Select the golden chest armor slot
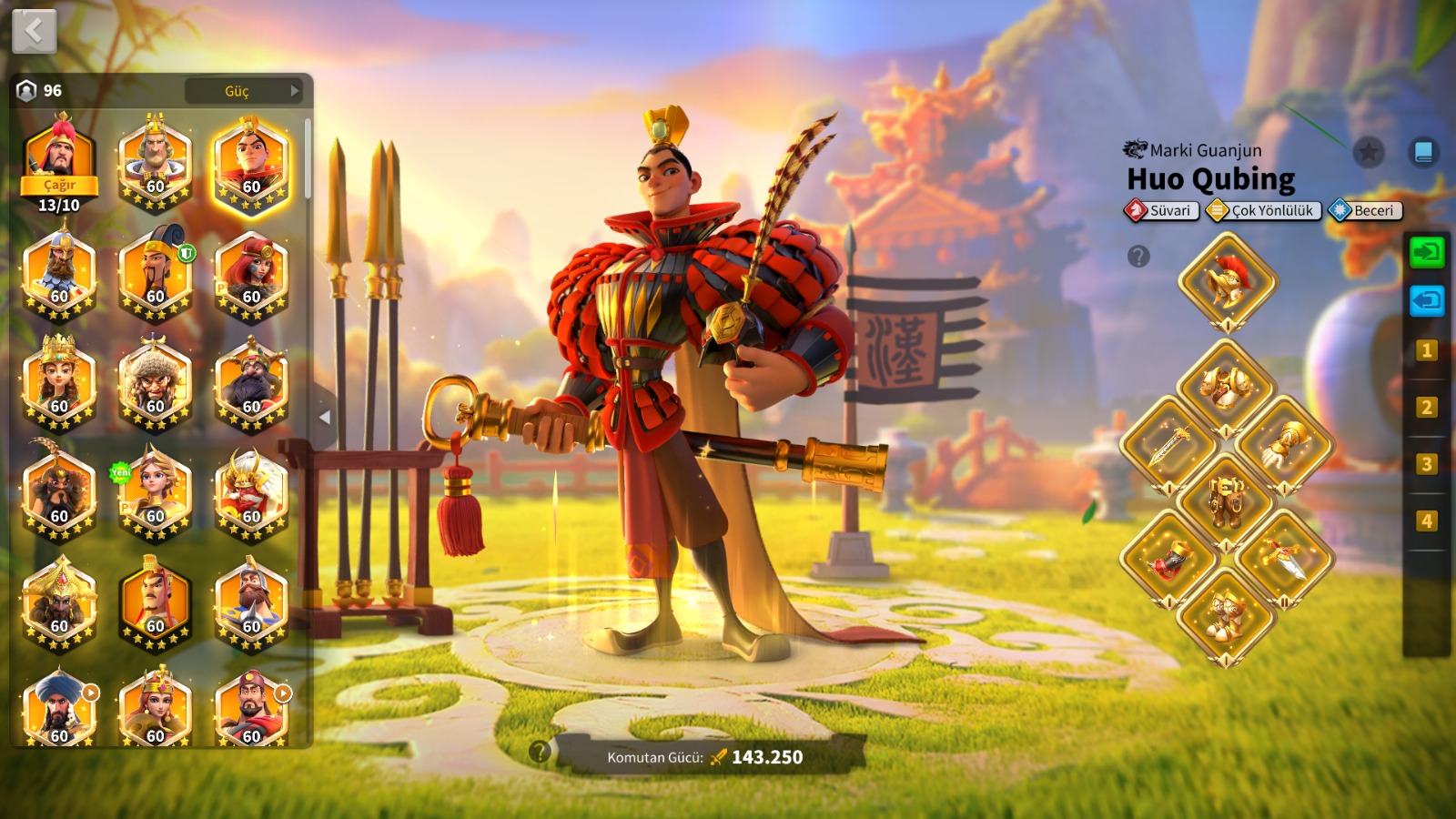Image resolution: width=1456 pixels, height=819 pixels. [x=1227, y=387]
